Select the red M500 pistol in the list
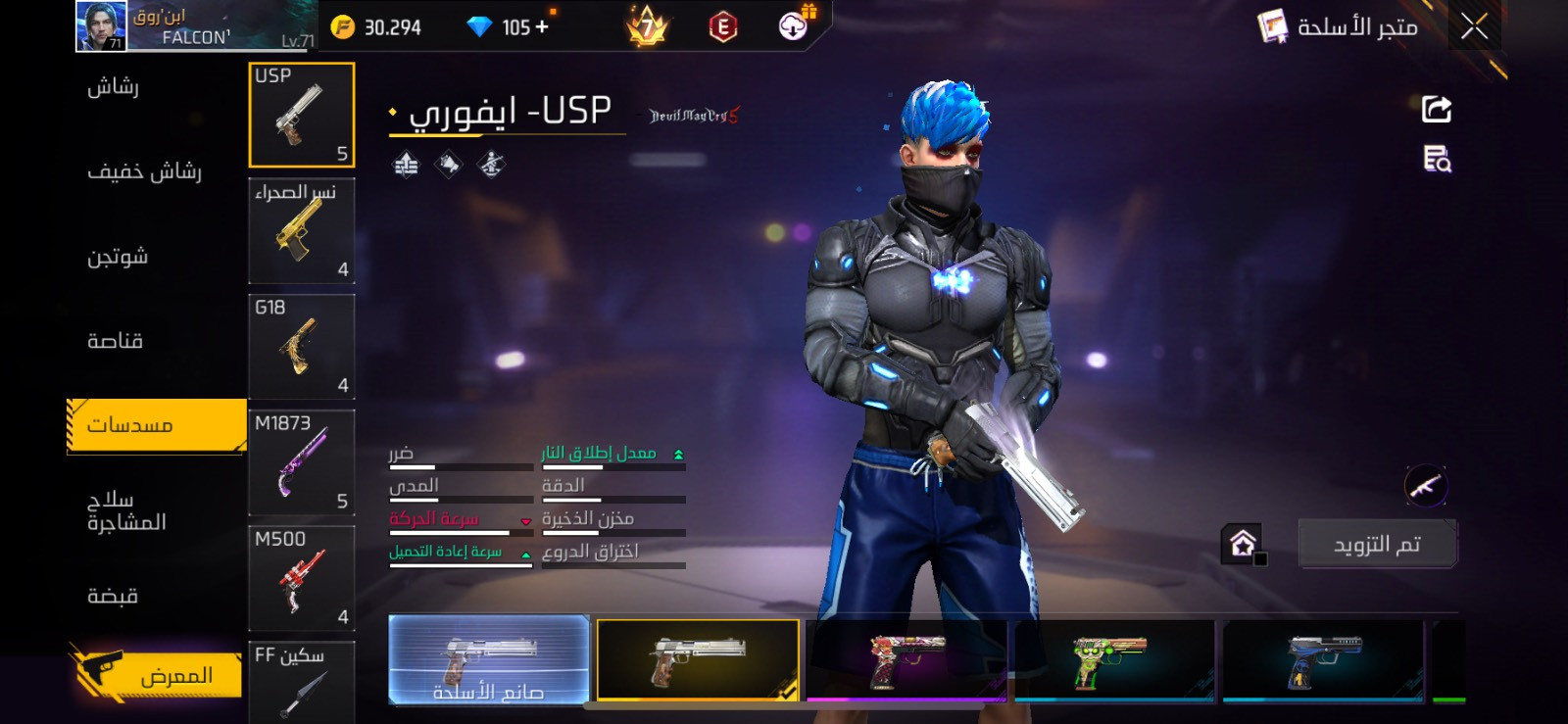This screenshot has height=724, width=1568. tap(301, 578)
